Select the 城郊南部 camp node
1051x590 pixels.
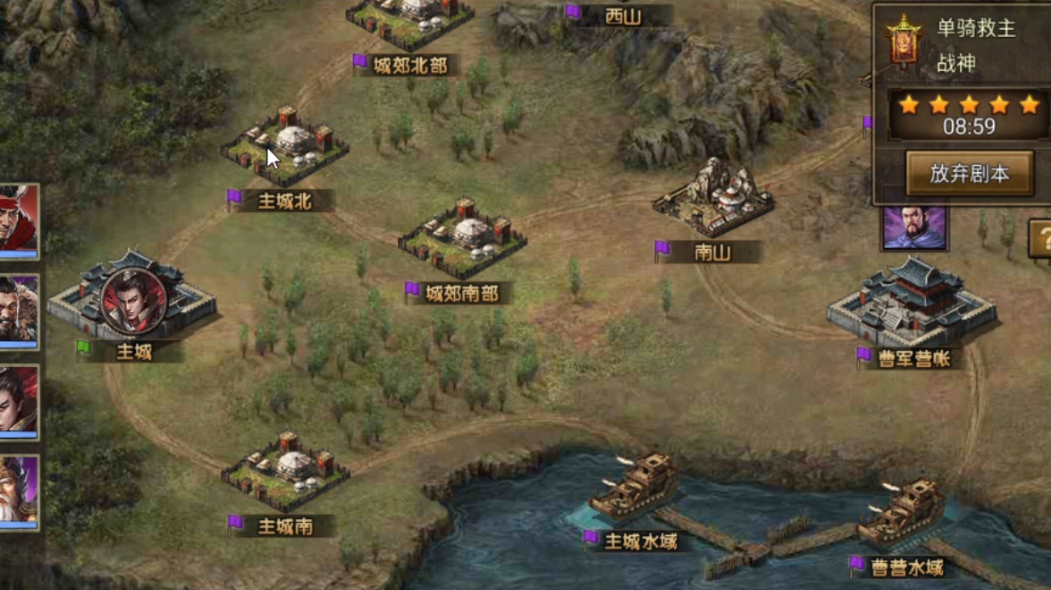click(x=462, y=238)
